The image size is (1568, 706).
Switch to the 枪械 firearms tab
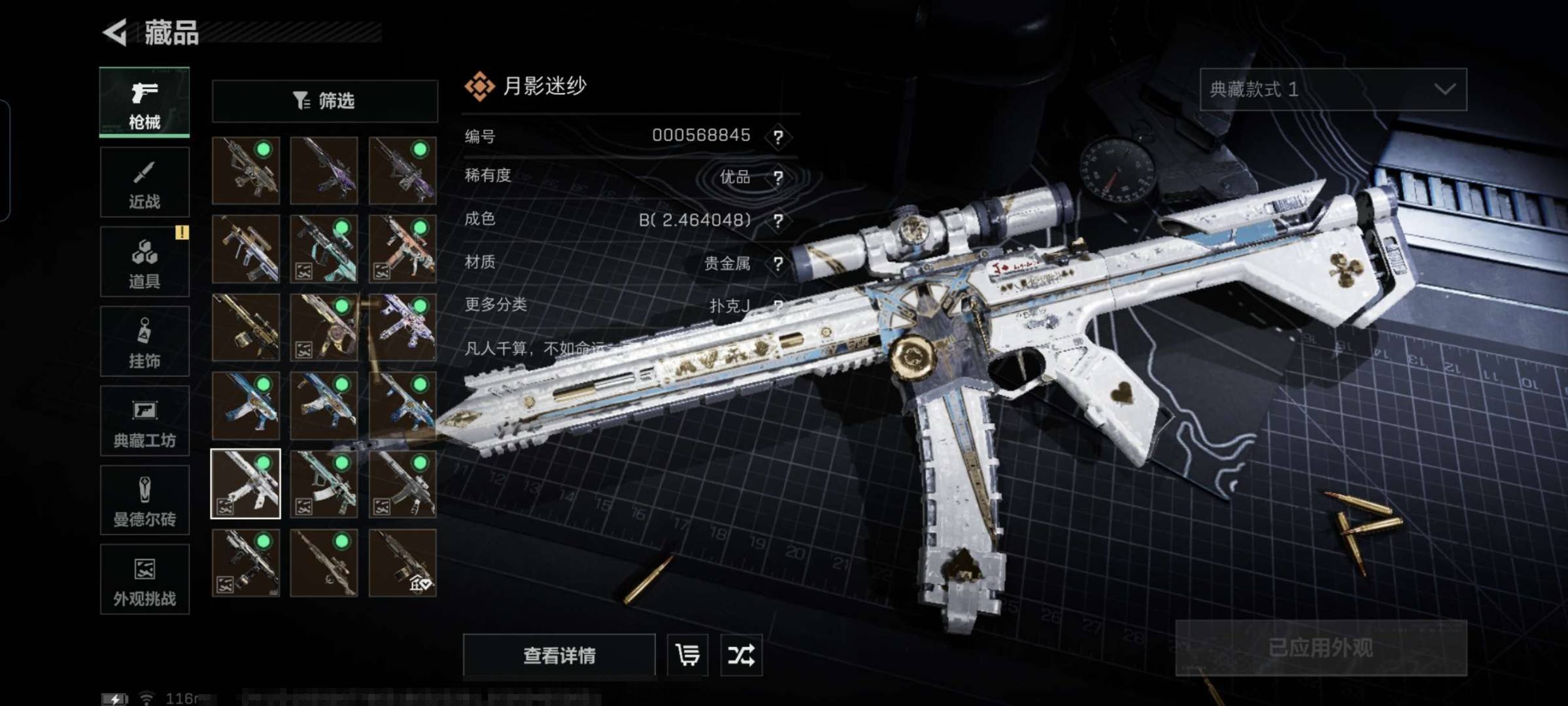[x=145, y=103]
